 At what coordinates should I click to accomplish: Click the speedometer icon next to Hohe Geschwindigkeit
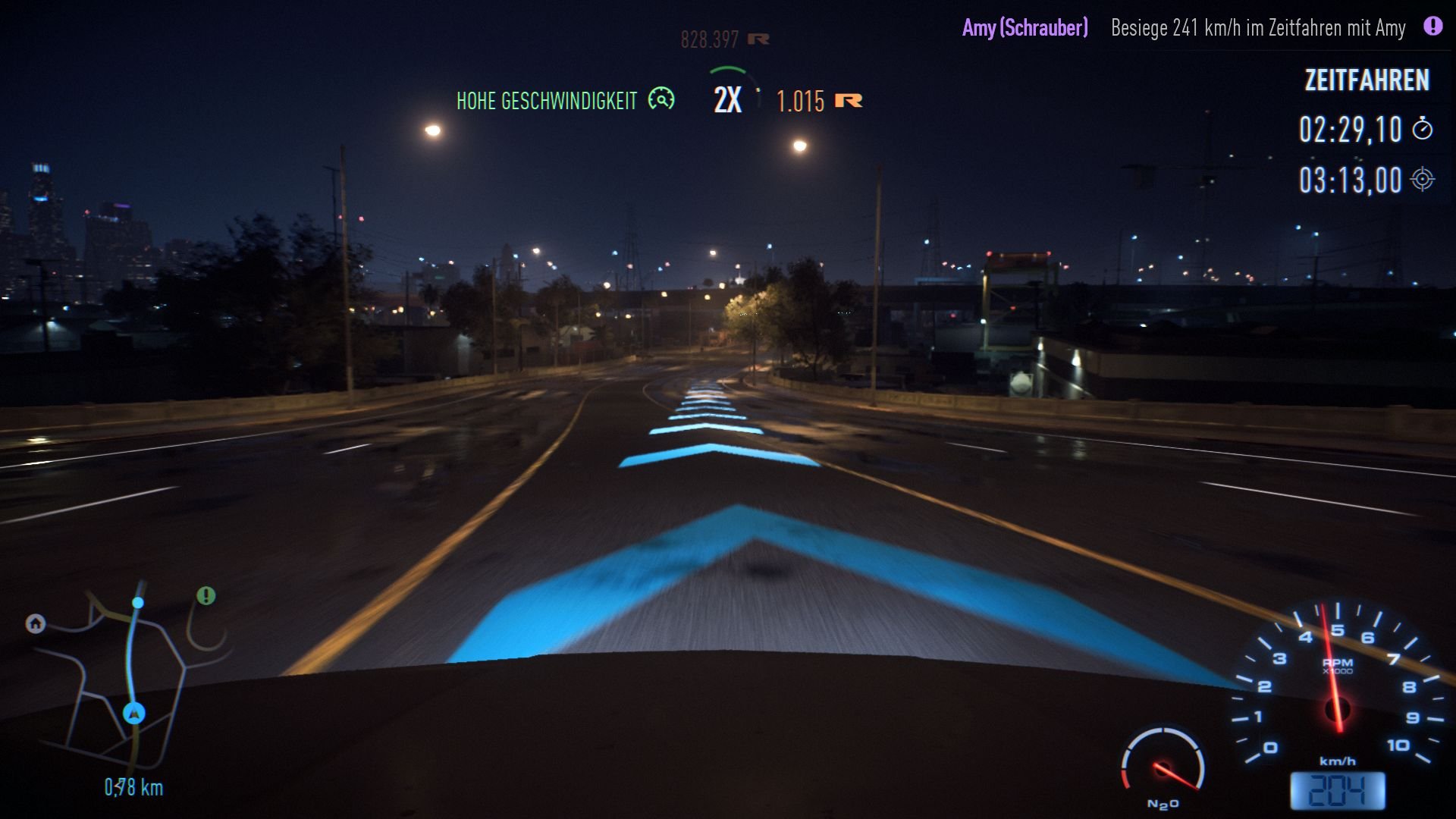[x=662, y=99]
